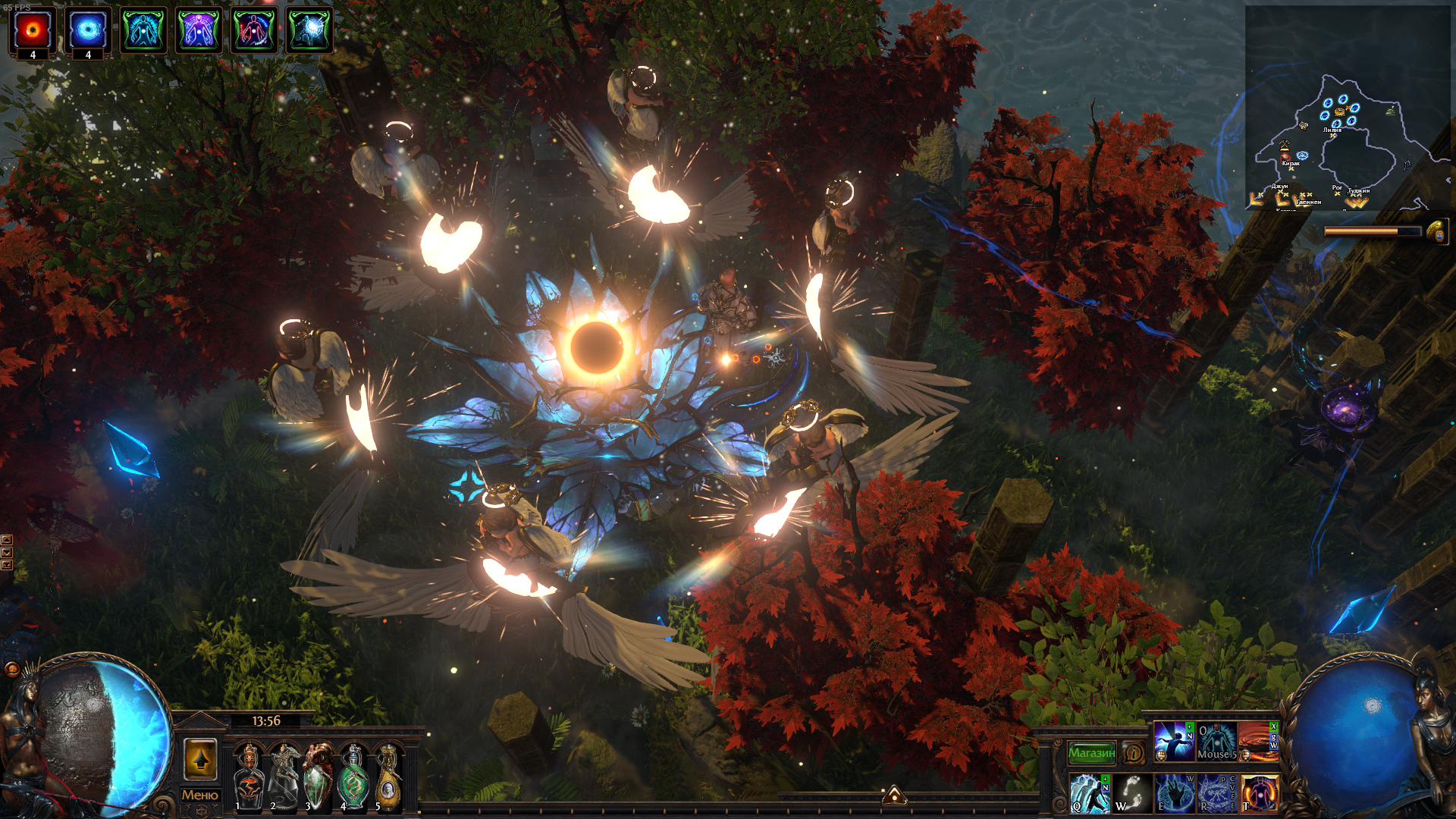Use the golden flask in slot 5
Viewport: 1456px width, 819px height.
coord(388,777)
